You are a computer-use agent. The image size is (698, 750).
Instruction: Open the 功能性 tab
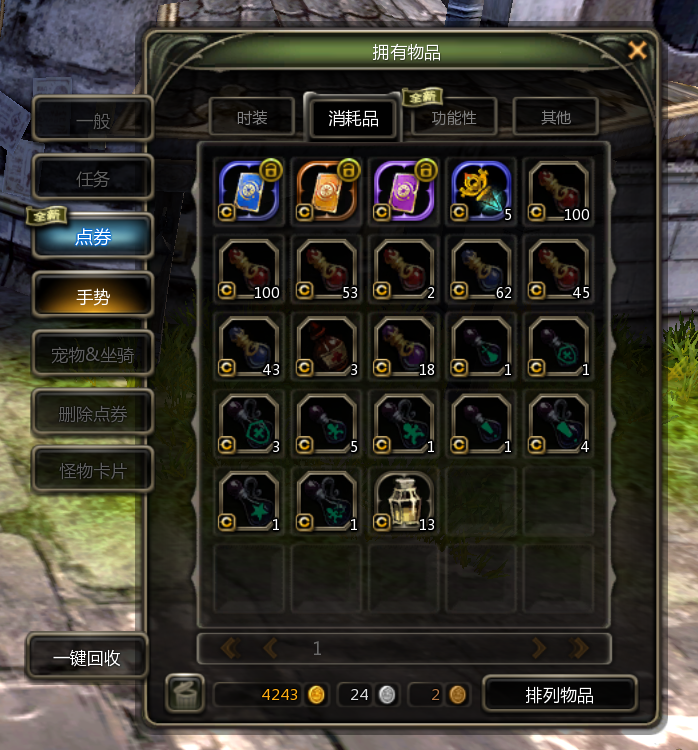click(454, 118)
